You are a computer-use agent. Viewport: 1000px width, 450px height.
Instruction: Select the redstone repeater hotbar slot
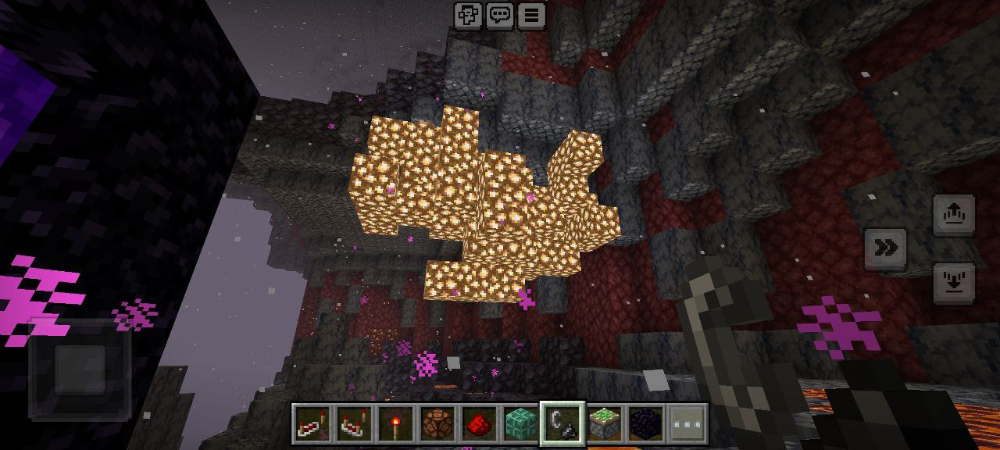[311, 423]
